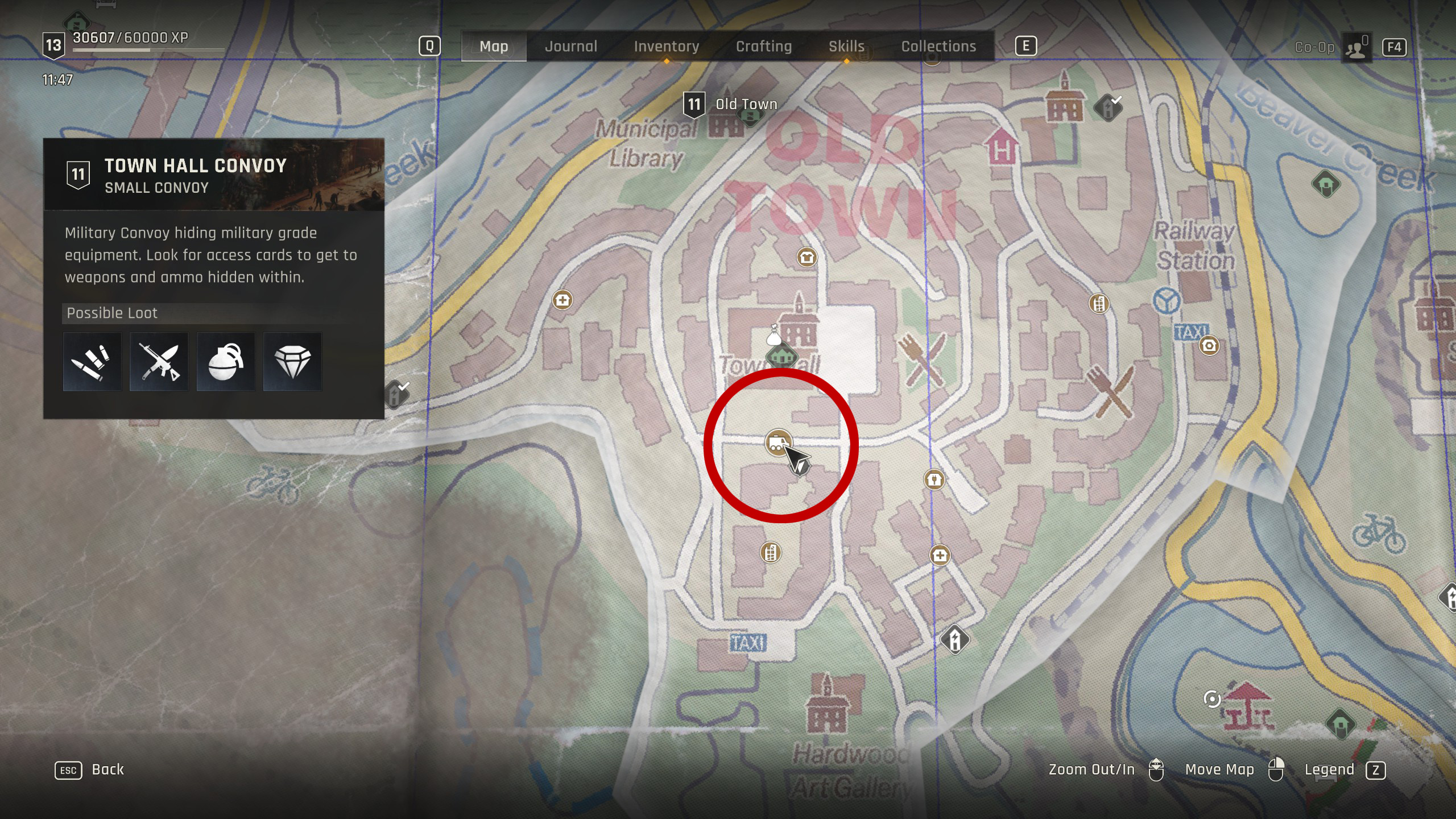
Task: Click the green safe house marker at Town Hall
Action: click(782, 358)
